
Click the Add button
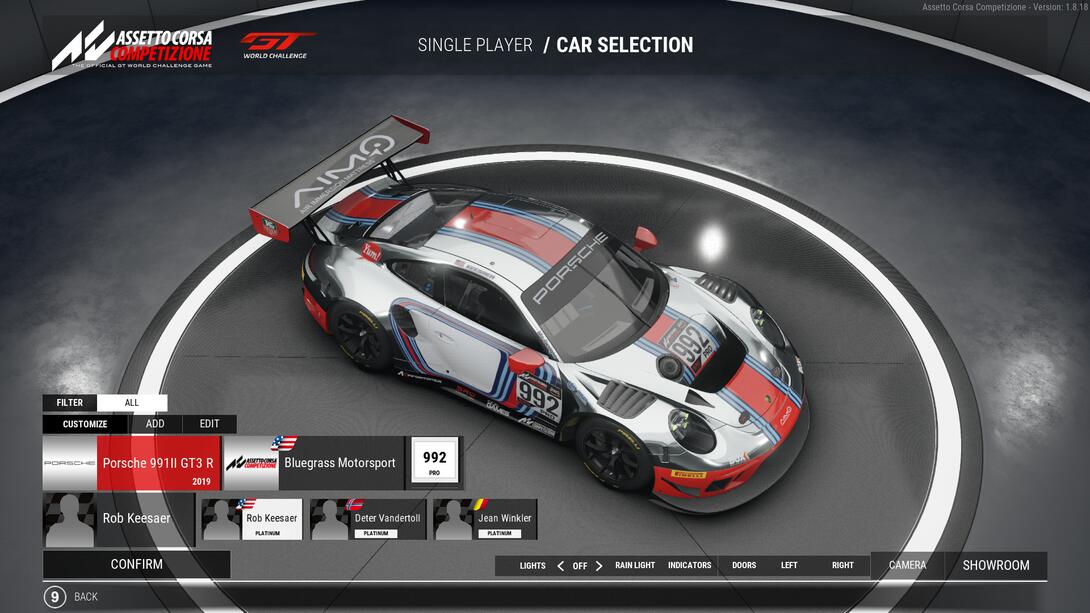coord(155,424)
